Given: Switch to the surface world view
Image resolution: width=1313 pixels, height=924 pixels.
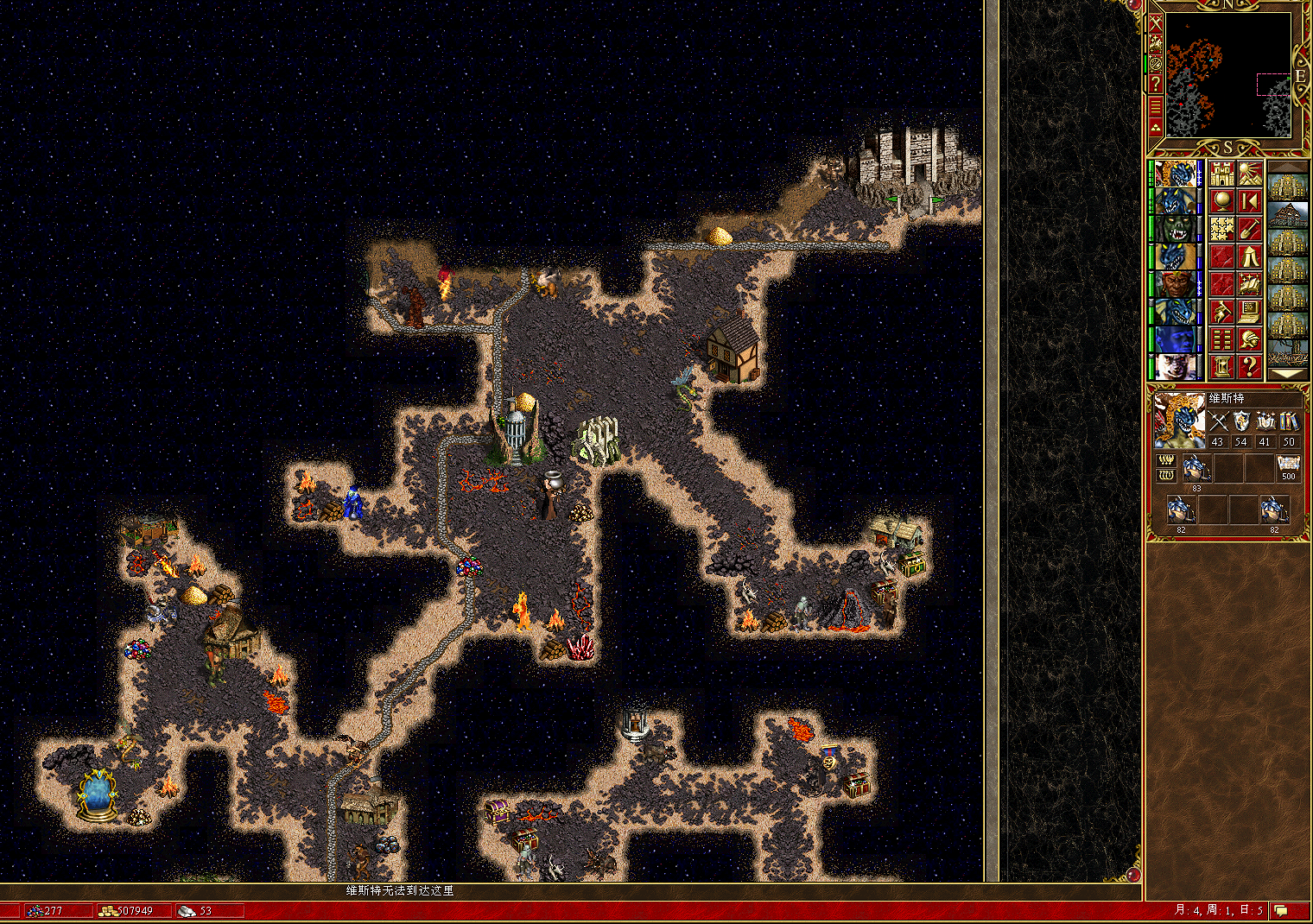Looking at the screenshot, I should tap(1249, 174).
